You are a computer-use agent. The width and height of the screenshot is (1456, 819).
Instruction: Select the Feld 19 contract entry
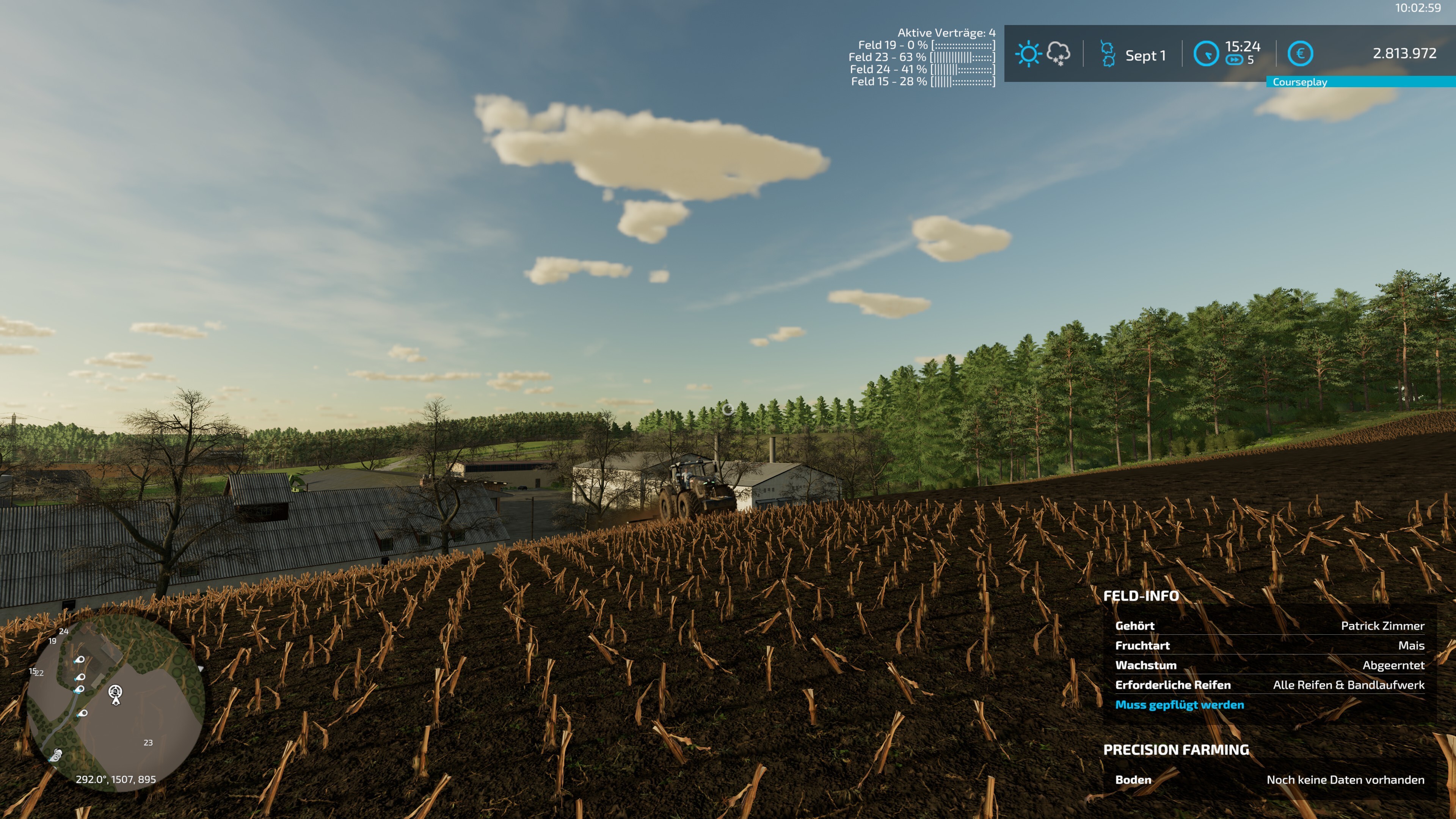[x=926, y=45]
